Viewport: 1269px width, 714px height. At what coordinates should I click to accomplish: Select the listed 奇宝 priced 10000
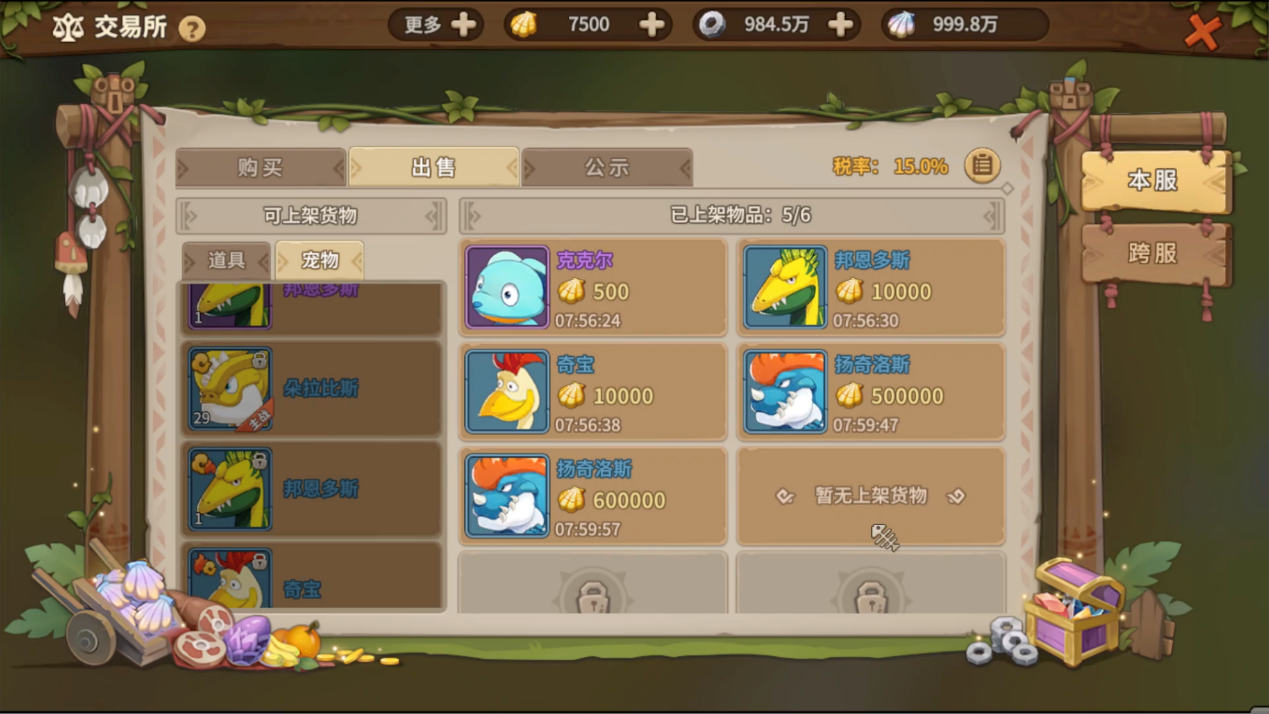[593, 392]
